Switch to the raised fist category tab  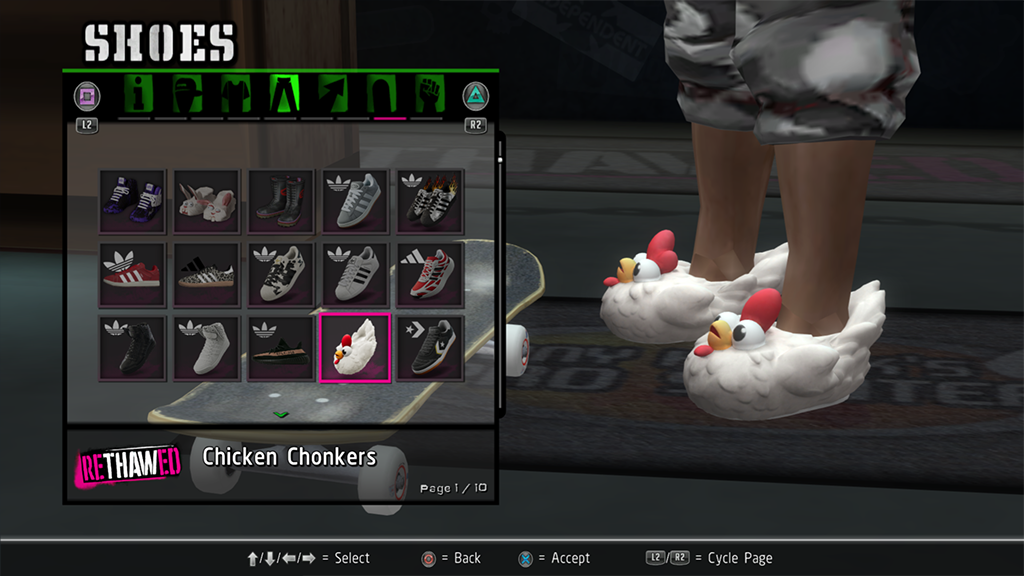click(x=428, y=96)
